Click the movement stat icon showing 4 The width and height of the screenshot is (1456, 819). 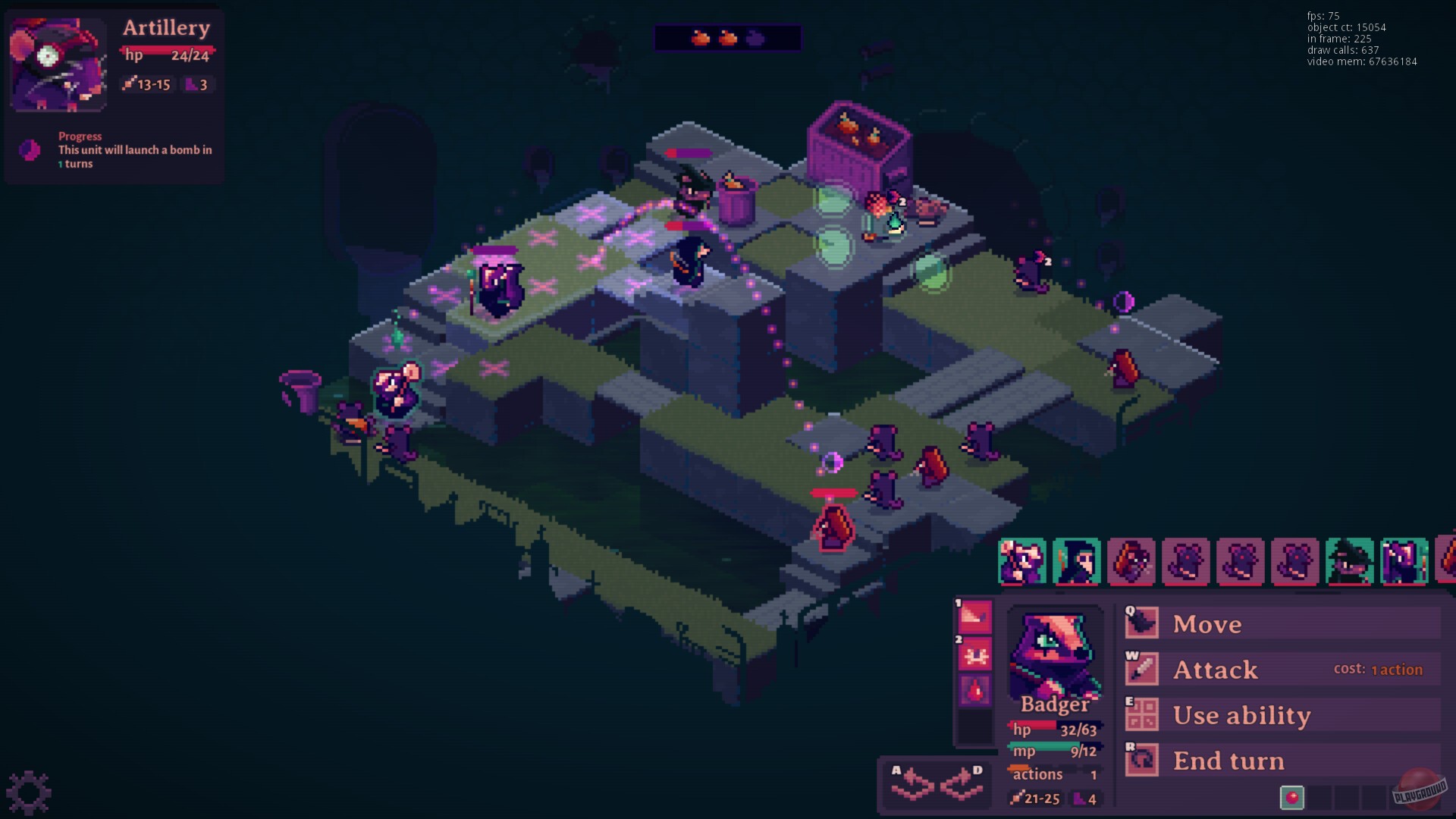coord(1080,799)
